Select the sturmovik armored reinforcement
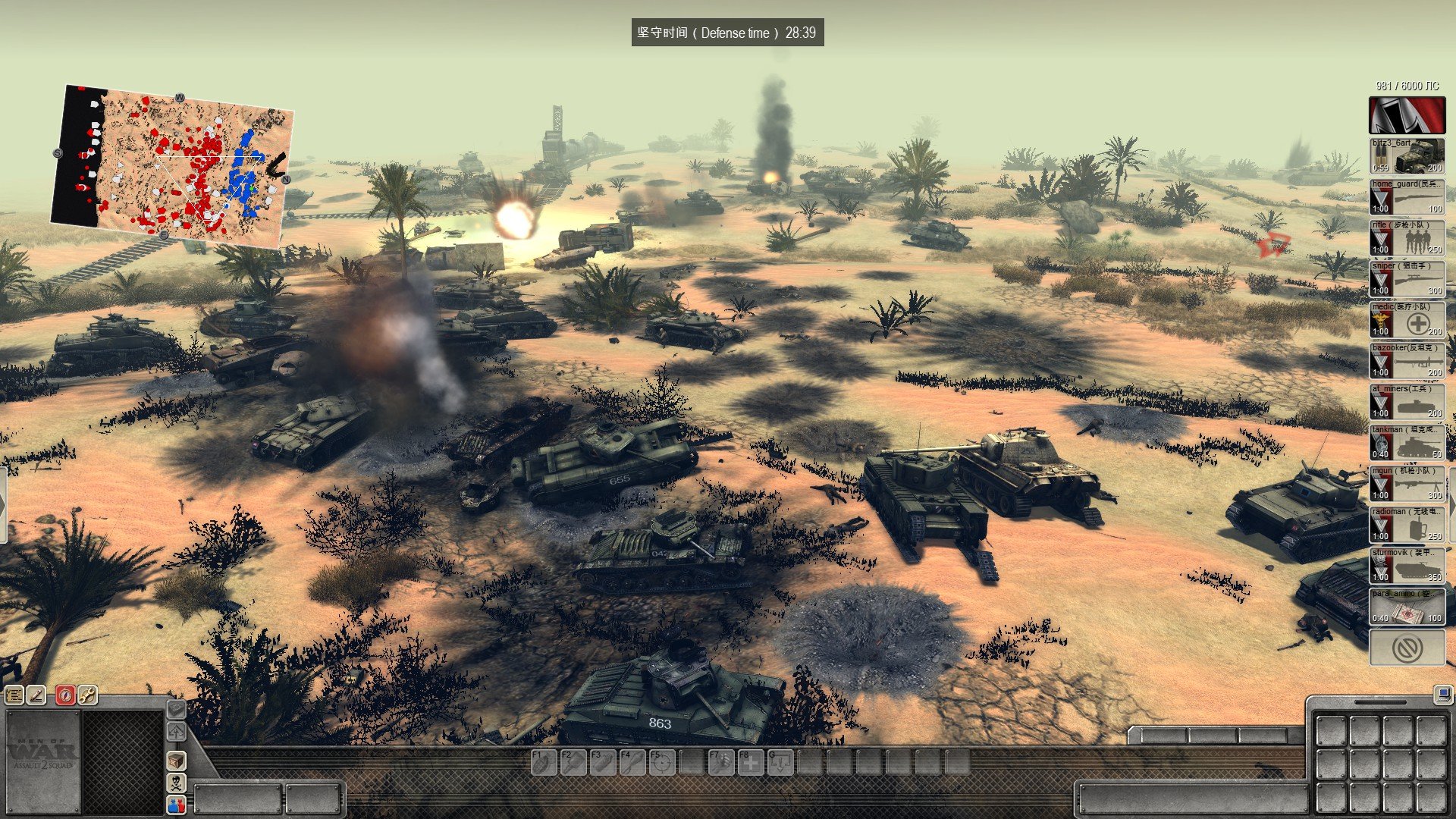The width and height of the screenshot is (1456, 819). point(1407,565)
